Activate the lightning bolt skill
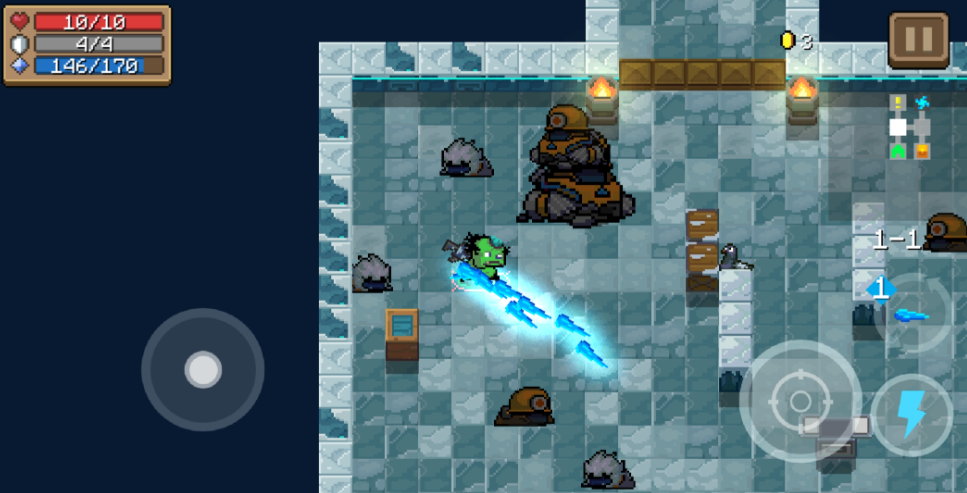 pyautogui.click(x=911, y=413)
